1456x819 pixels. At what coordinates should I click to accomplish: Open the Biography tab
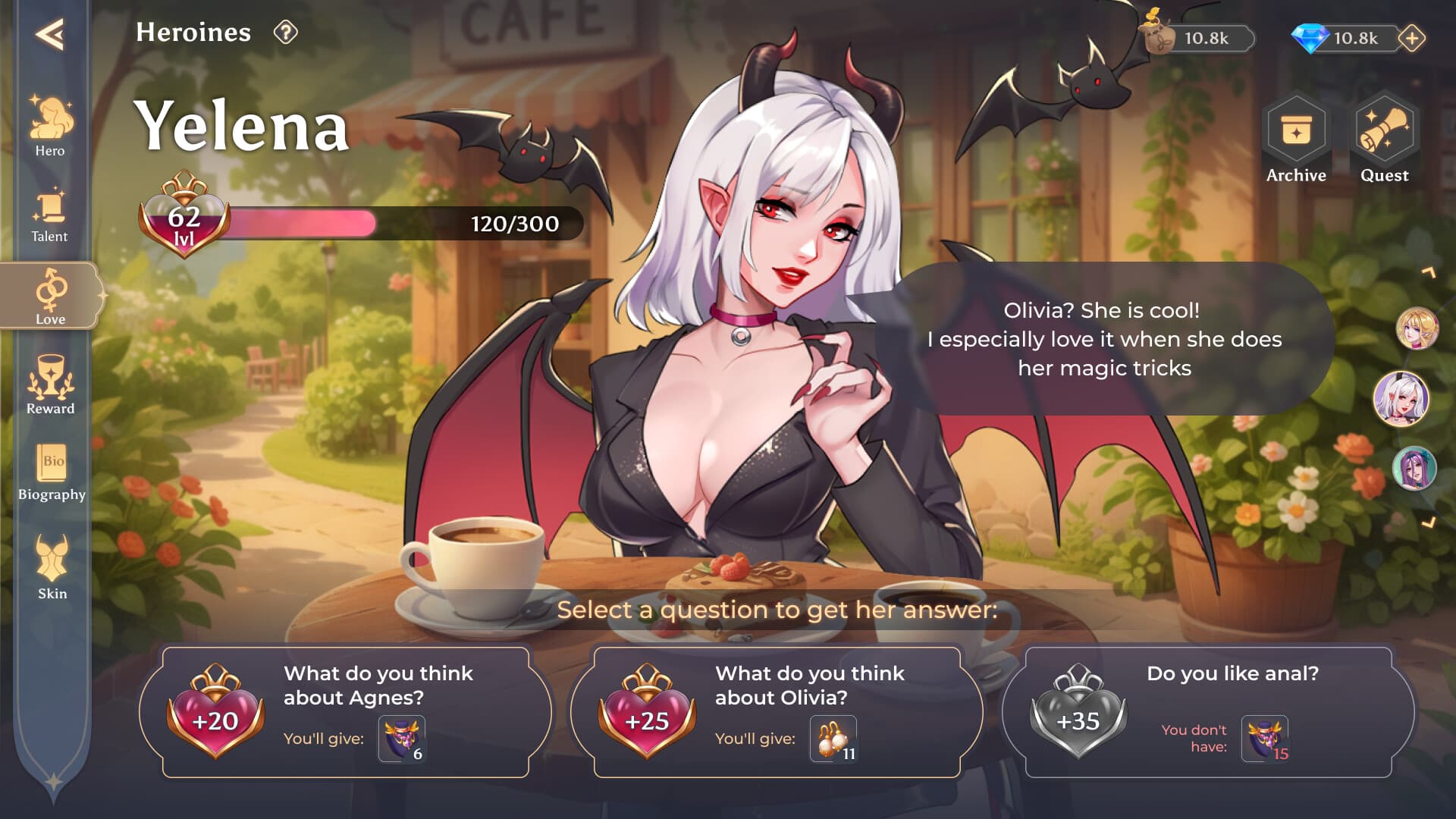click(52, 472)
